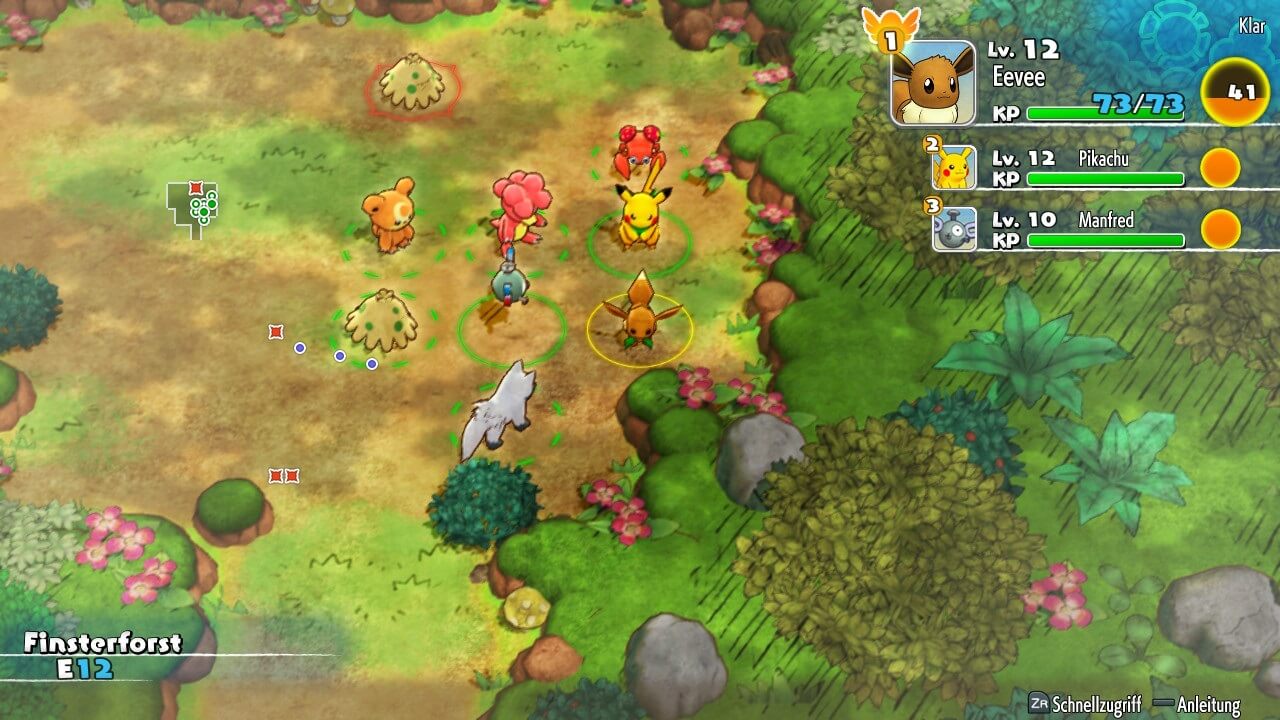Click the orange status orb beside Pikachu
The width and height of the screenshot is (1280, 720).
click(x=1220, y=168)
